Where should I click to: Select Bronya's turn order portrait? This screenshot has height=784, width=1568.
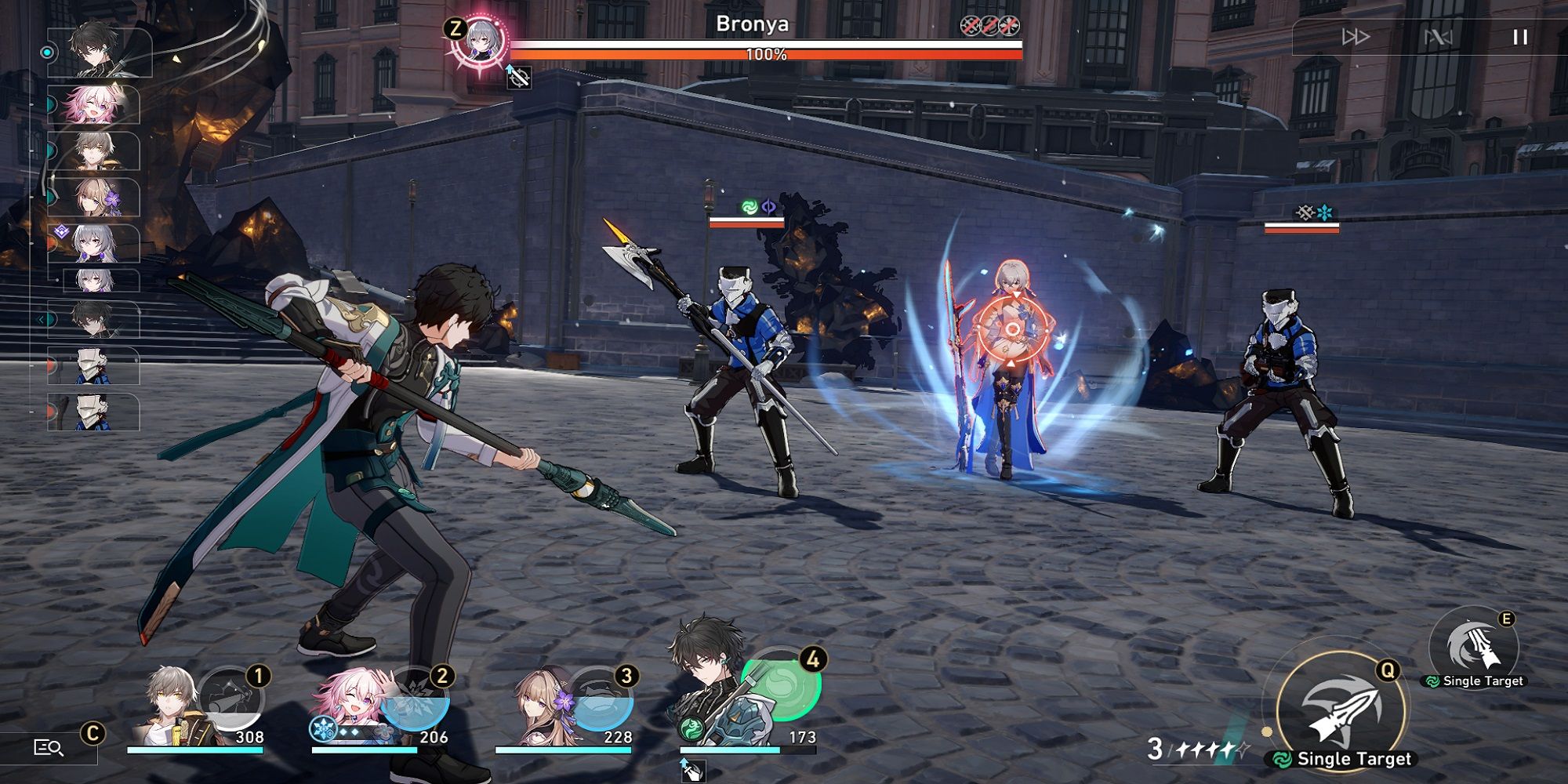(x=96, y=244)
